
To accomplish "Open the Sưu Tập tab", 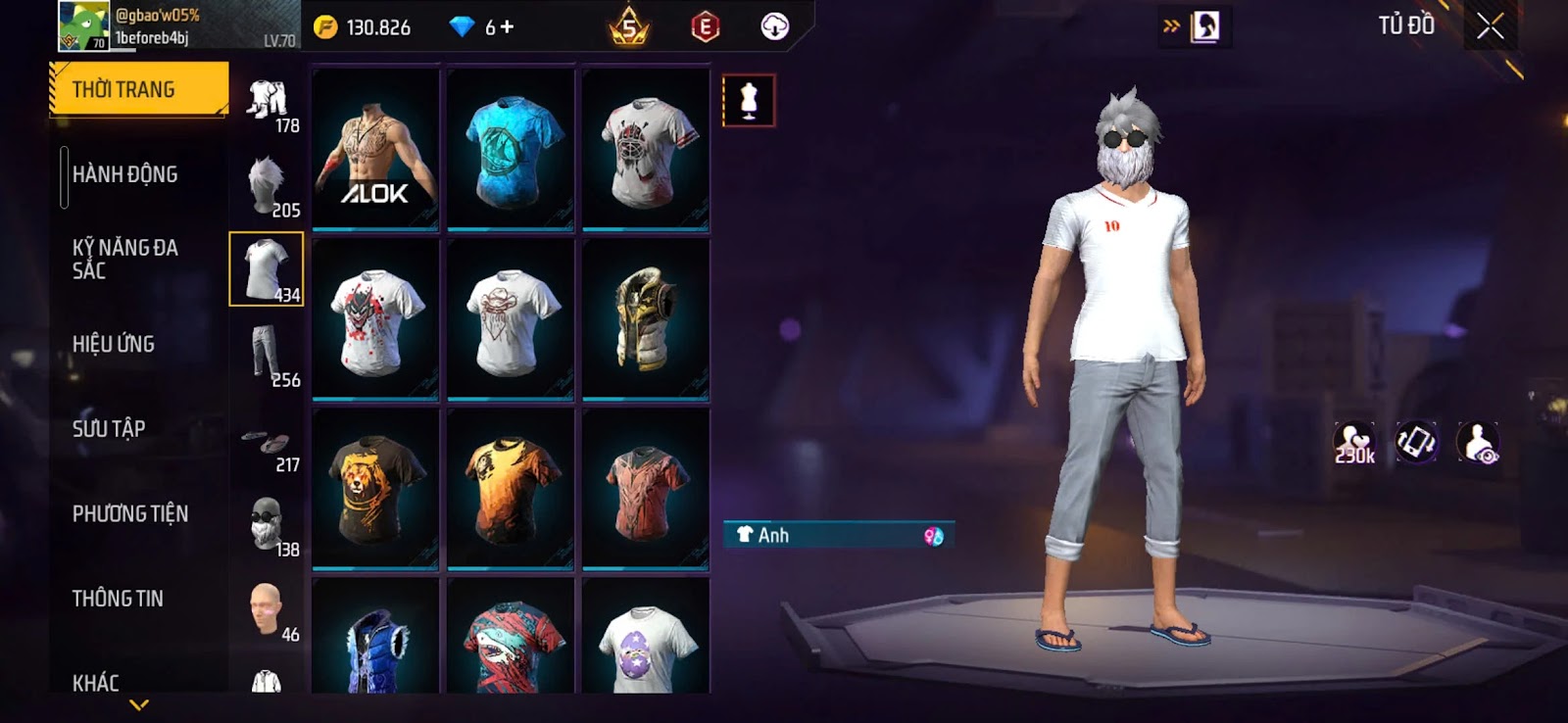I will (x=109, y=428).
